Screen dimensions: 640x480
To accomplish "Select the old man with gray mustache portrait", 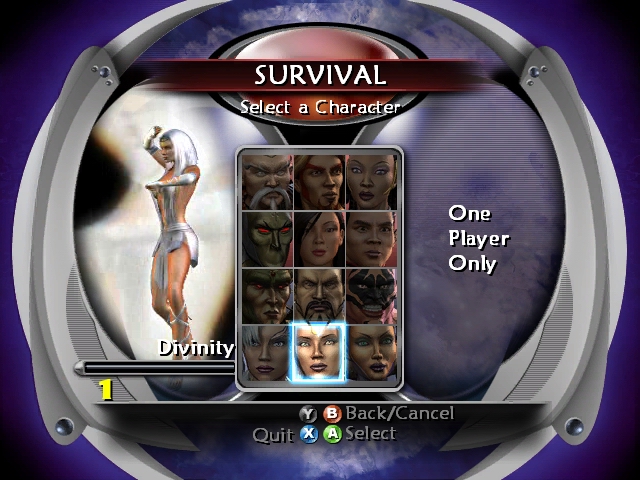I will point(266,181).
